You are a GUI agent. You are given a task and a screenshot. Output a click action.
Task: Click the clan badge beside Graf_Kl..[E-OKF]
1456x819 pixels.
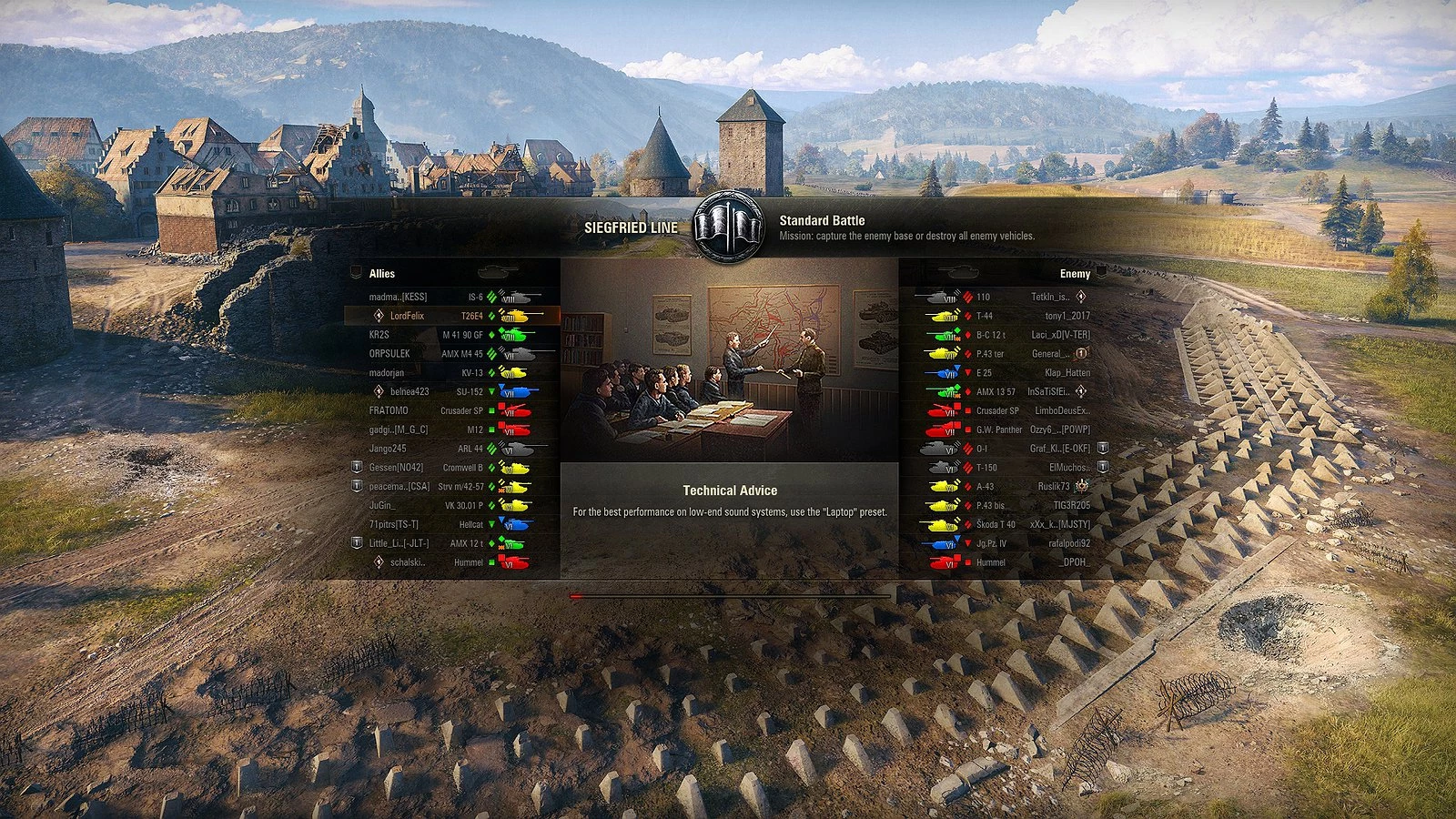(x=1101, y=449)
